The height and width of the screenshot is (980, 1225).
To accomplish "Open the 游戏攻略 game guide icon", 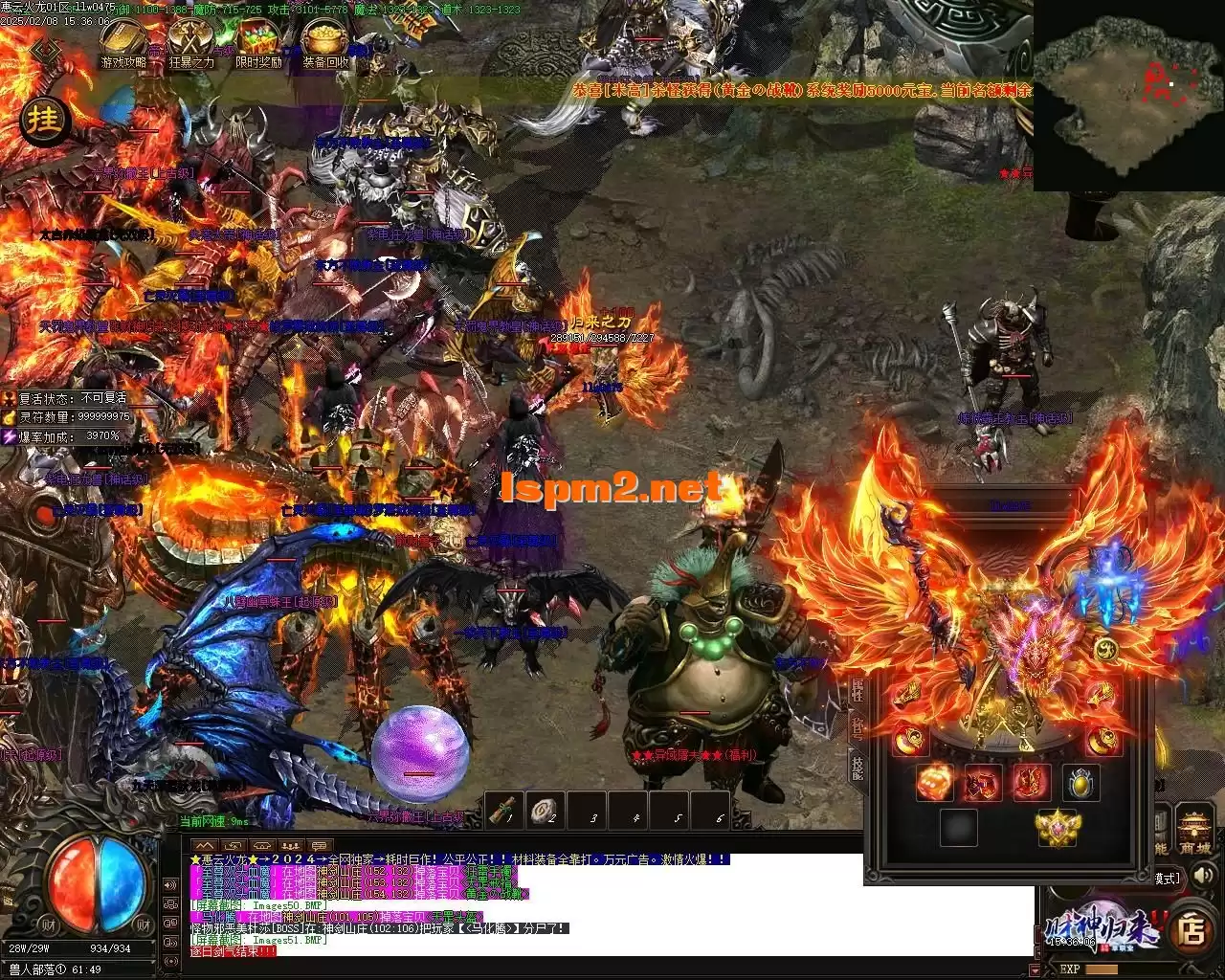I will [123, 39].
